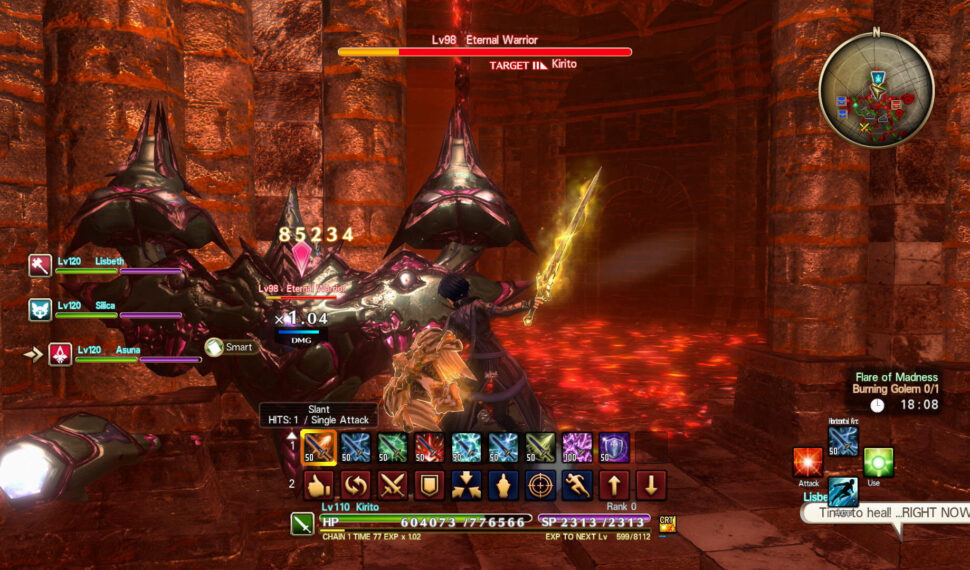Click the down arrow command icon

[651, 485]
